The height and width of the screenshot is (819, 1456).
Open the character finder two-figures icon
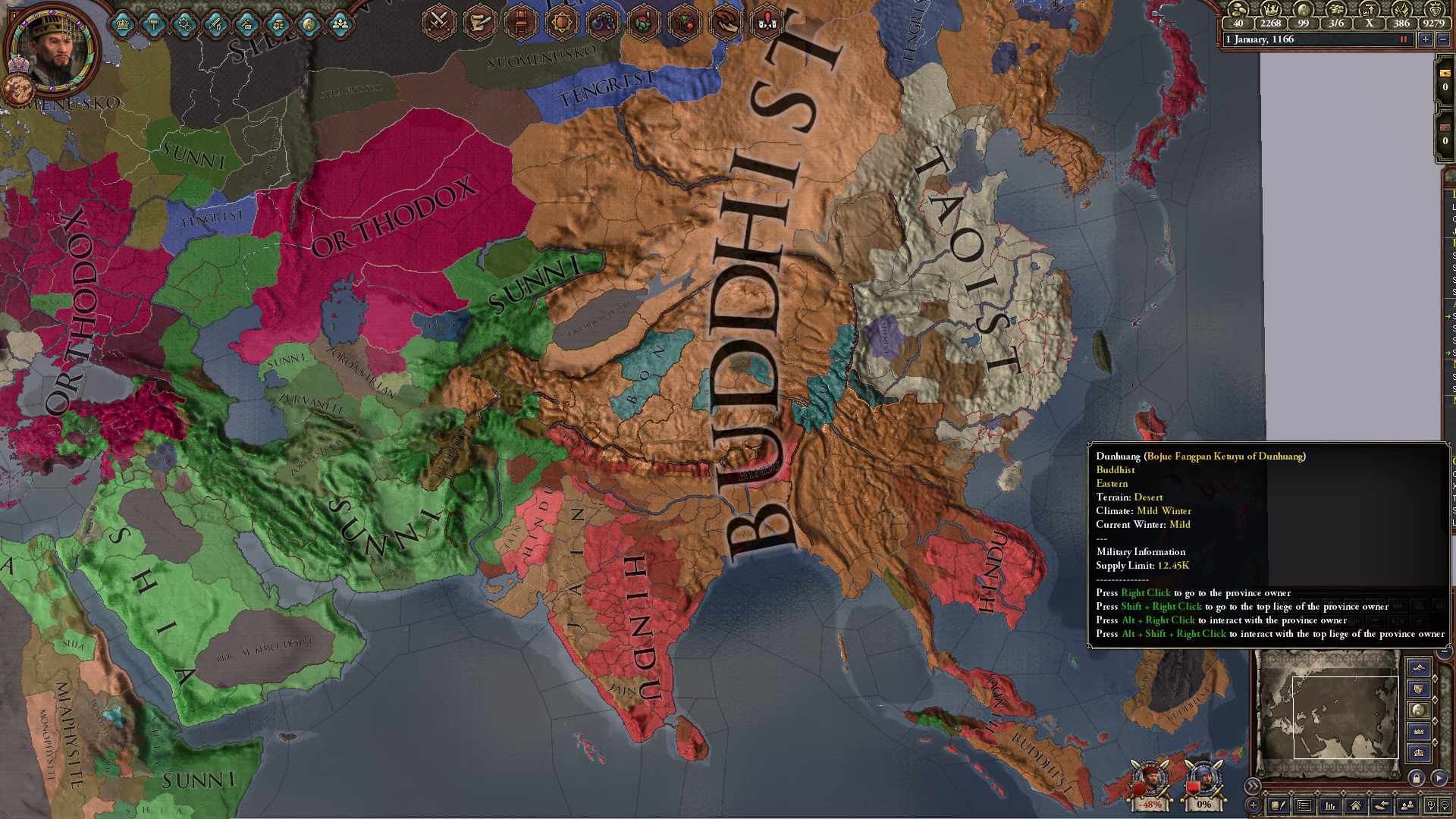(1408, 807)
